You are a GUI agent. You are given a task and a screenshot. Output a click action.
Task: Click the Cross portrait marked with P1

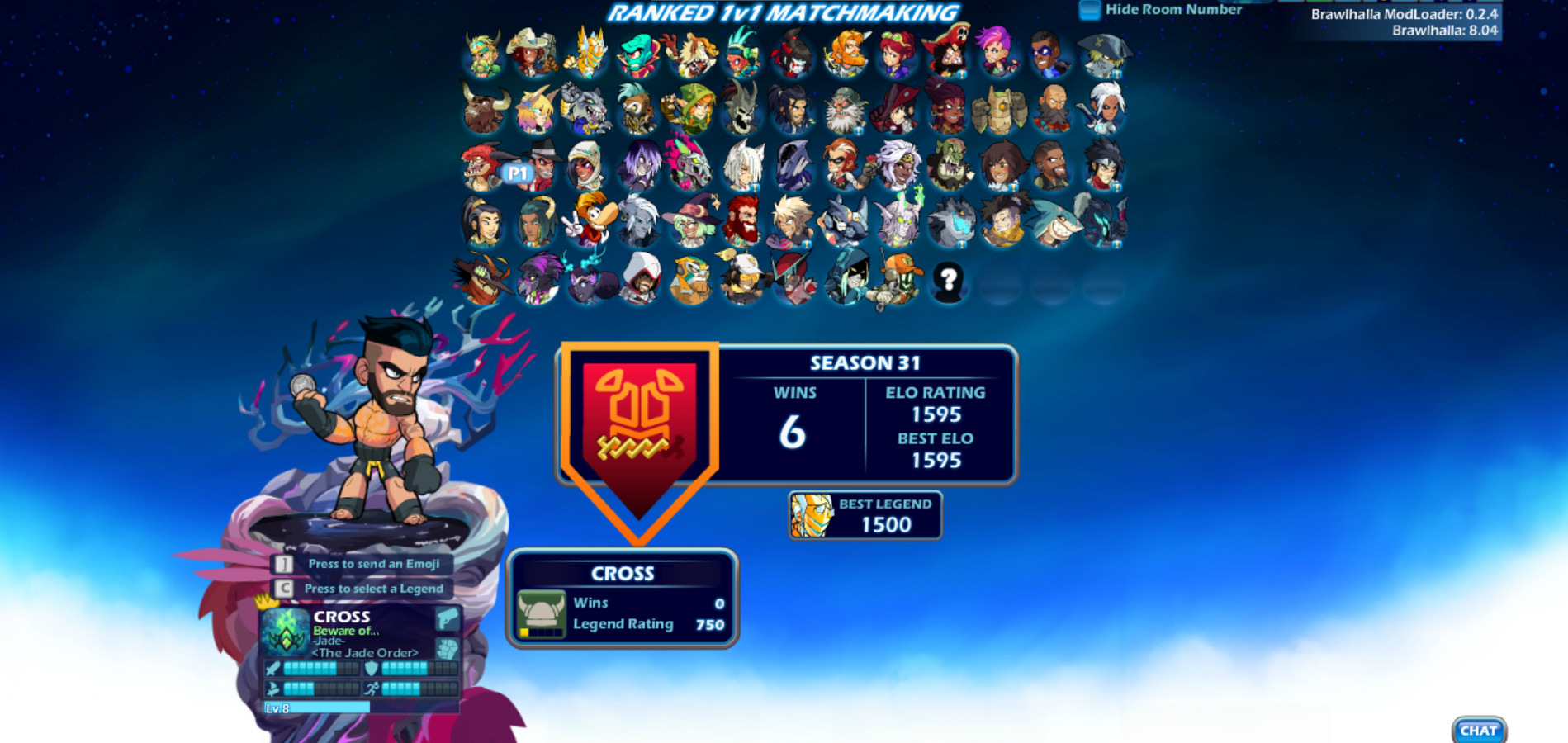point(541,169)
